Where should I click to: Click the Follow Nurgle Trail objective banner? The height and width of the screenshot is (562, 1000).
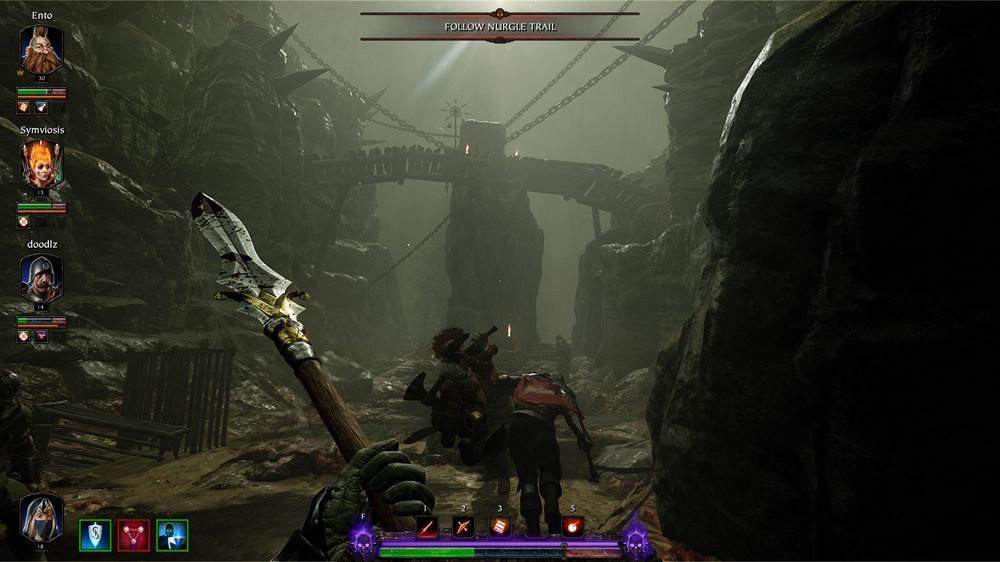[x=499, y=27]
